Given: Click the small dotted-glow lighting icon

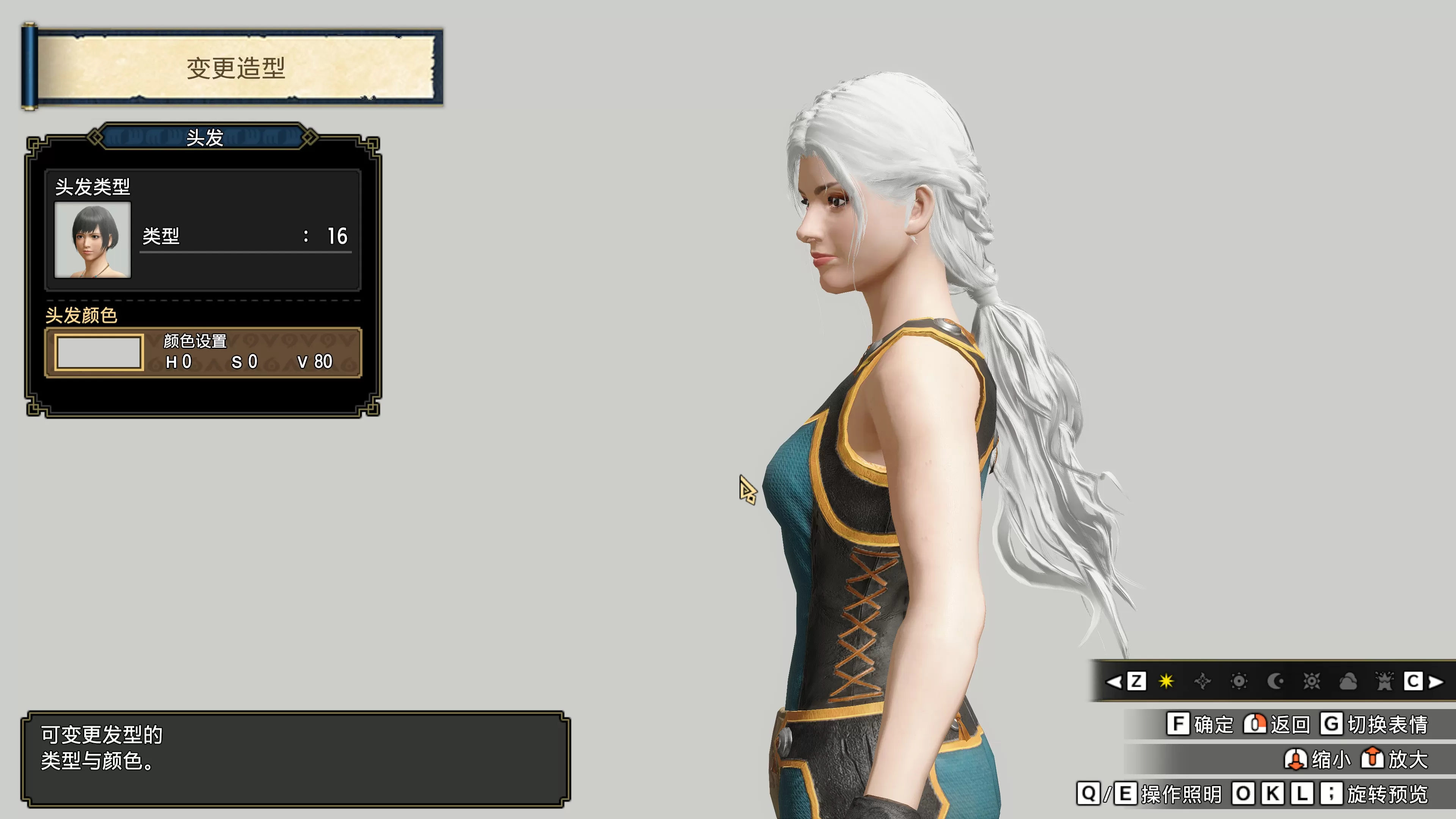Looking at the screenshot, I should [x=1239, y=681].
